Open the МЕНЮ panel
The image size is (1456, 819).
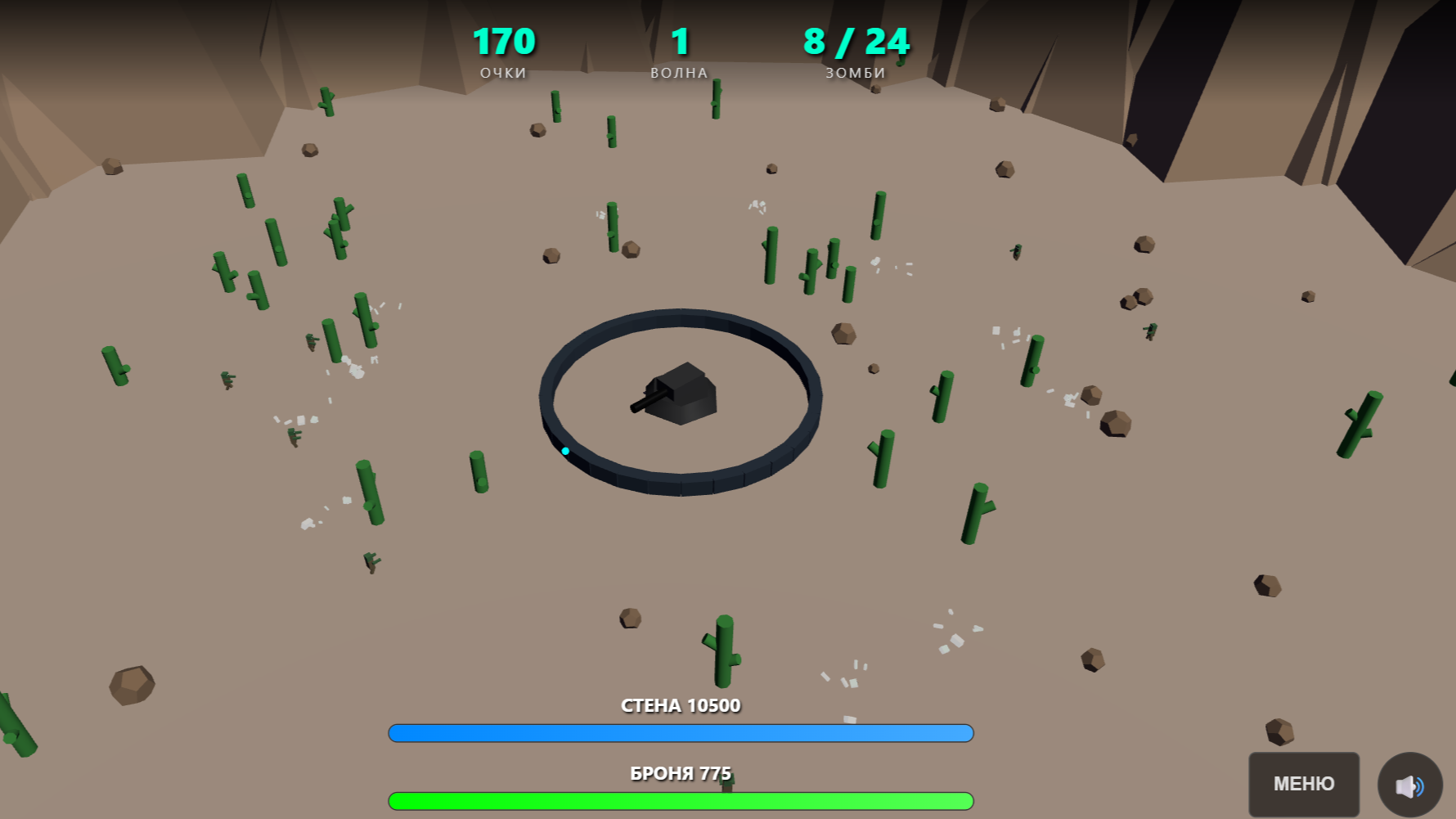(x=1304, y=783)
